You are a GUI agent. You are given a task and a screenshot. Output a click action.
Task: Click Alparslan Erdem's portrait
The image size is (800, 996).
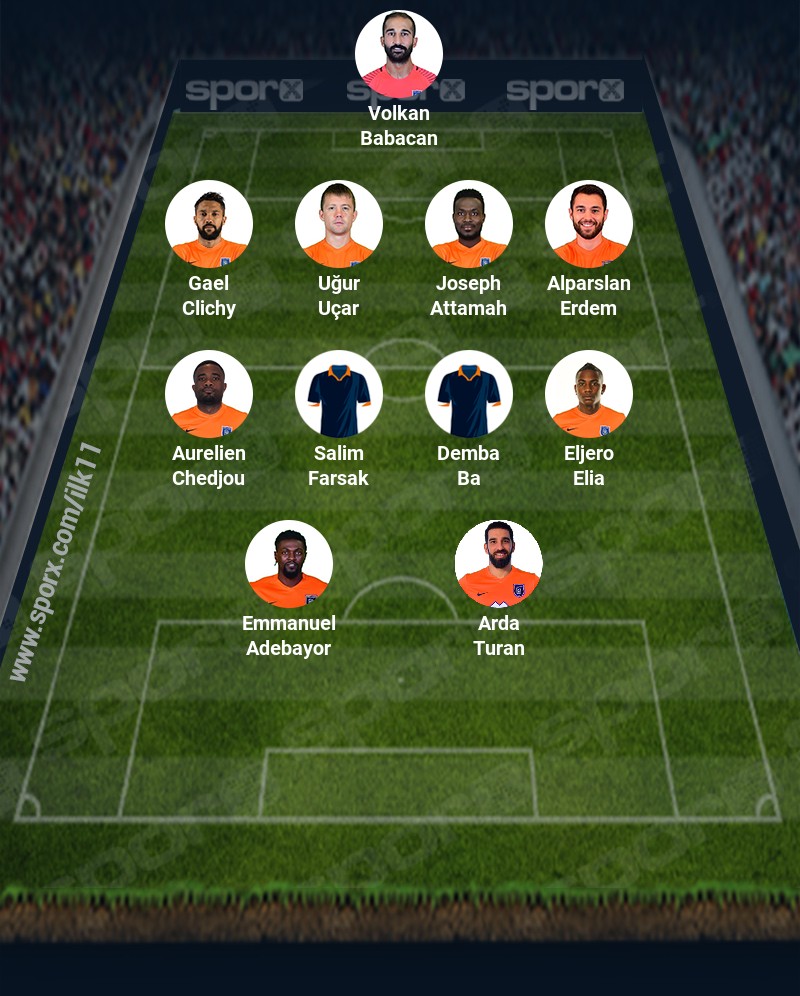(588, 224)
